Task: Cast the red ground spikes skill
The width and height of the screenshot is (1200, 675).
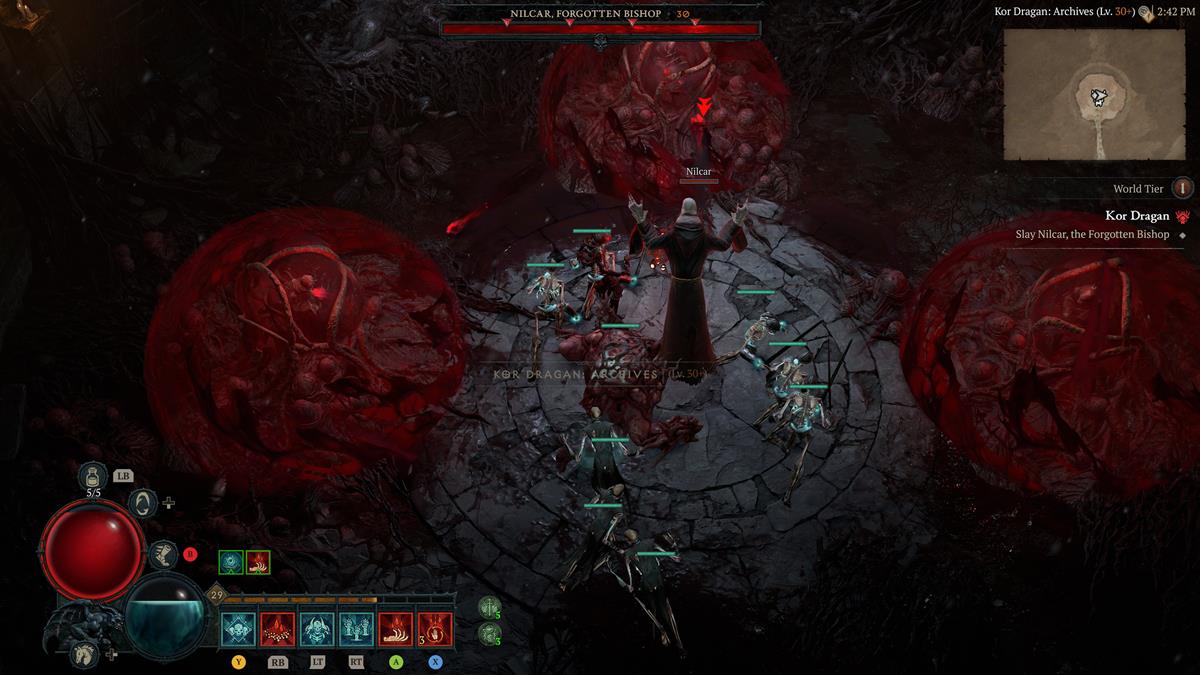Action: (277, 629)
